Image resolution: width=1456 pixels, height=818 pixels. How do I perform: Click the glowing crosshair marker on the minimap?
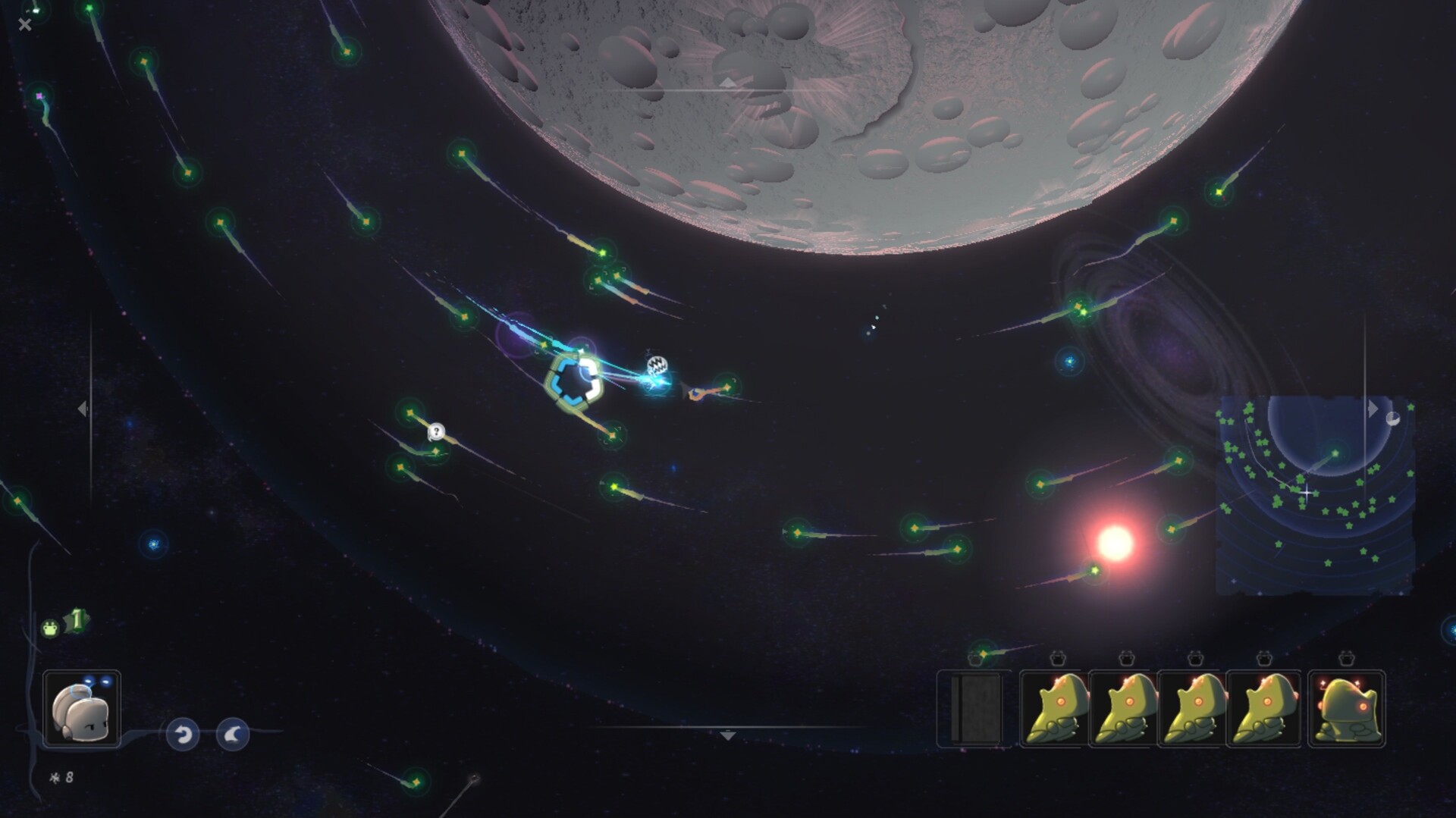(x=1306, y=493)
